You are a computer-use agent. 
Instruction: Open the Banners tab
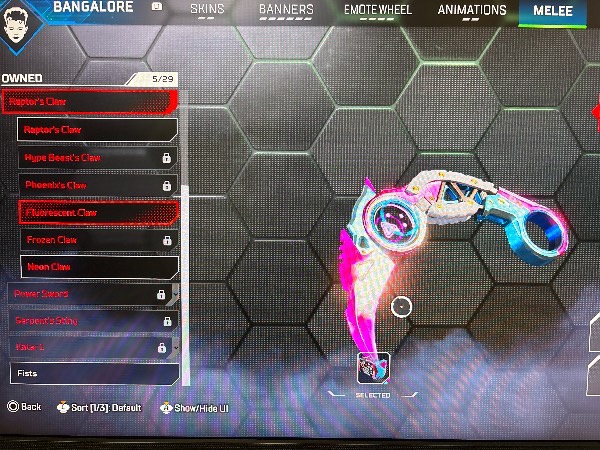(x=286, y=10)
